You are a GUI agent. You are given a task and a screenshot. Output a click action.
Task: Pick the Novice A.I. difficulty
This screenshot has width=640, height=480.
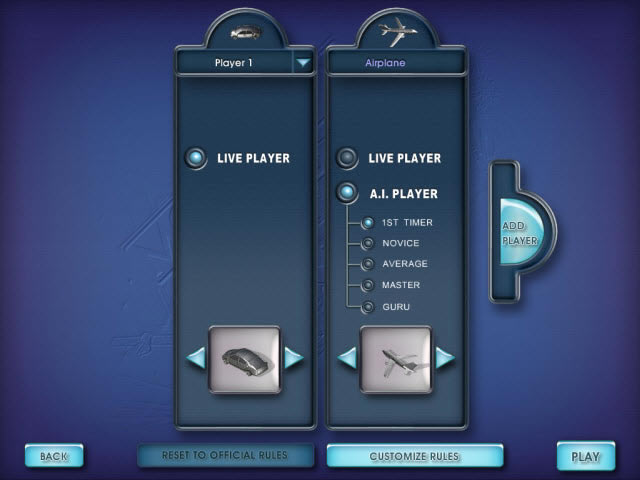click(368, 243)
